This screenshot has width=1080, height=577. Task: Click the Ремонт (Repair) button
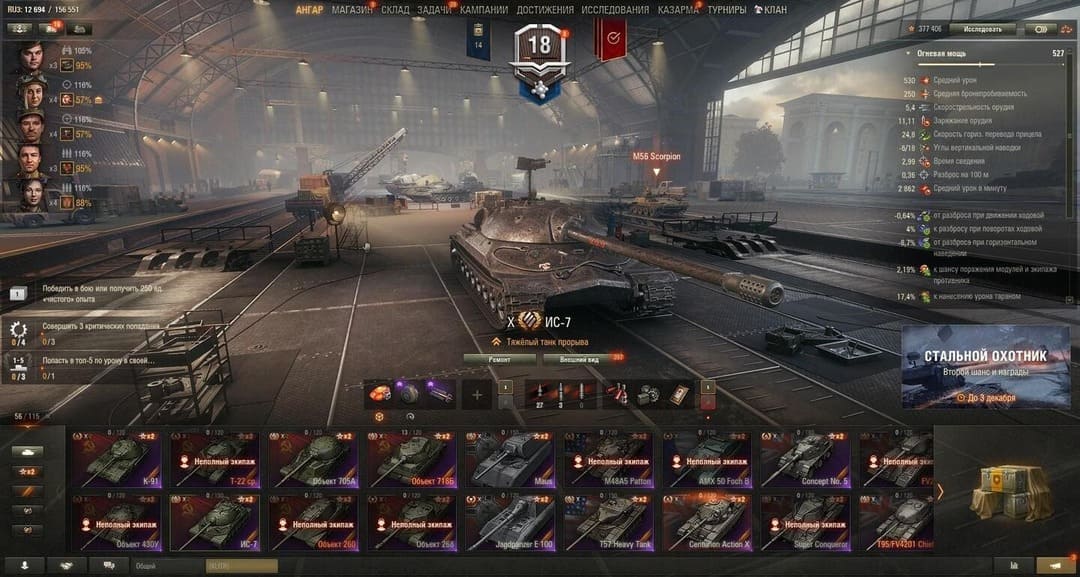click(x=500, y=358)
